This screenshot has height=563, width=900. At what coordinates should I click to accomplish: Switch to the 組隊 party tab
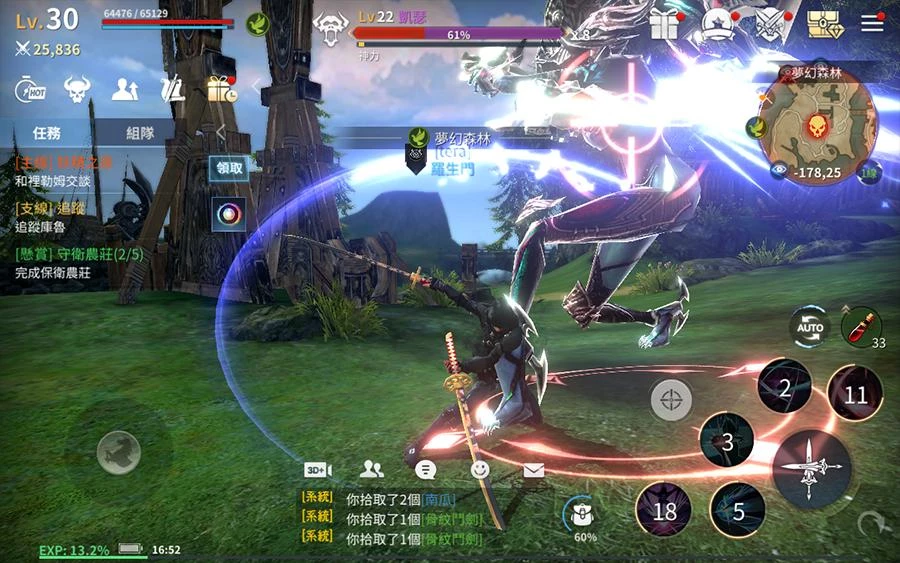(140, 132)
